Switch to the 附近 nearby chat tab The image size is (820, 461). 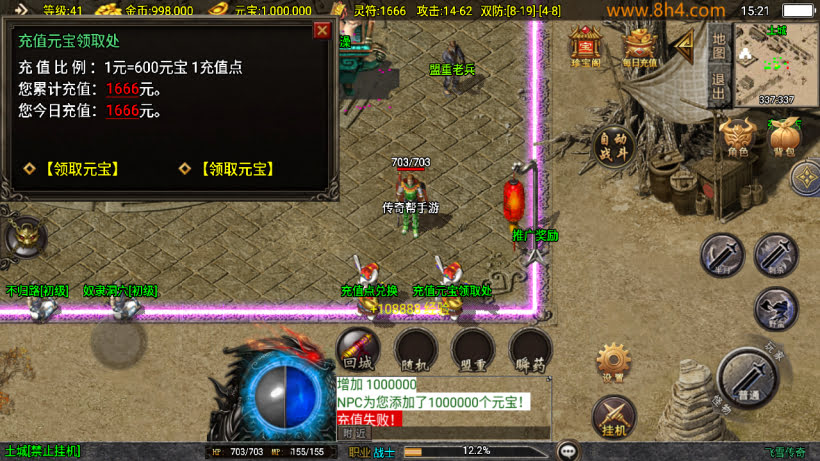click(x=354, y=434)
